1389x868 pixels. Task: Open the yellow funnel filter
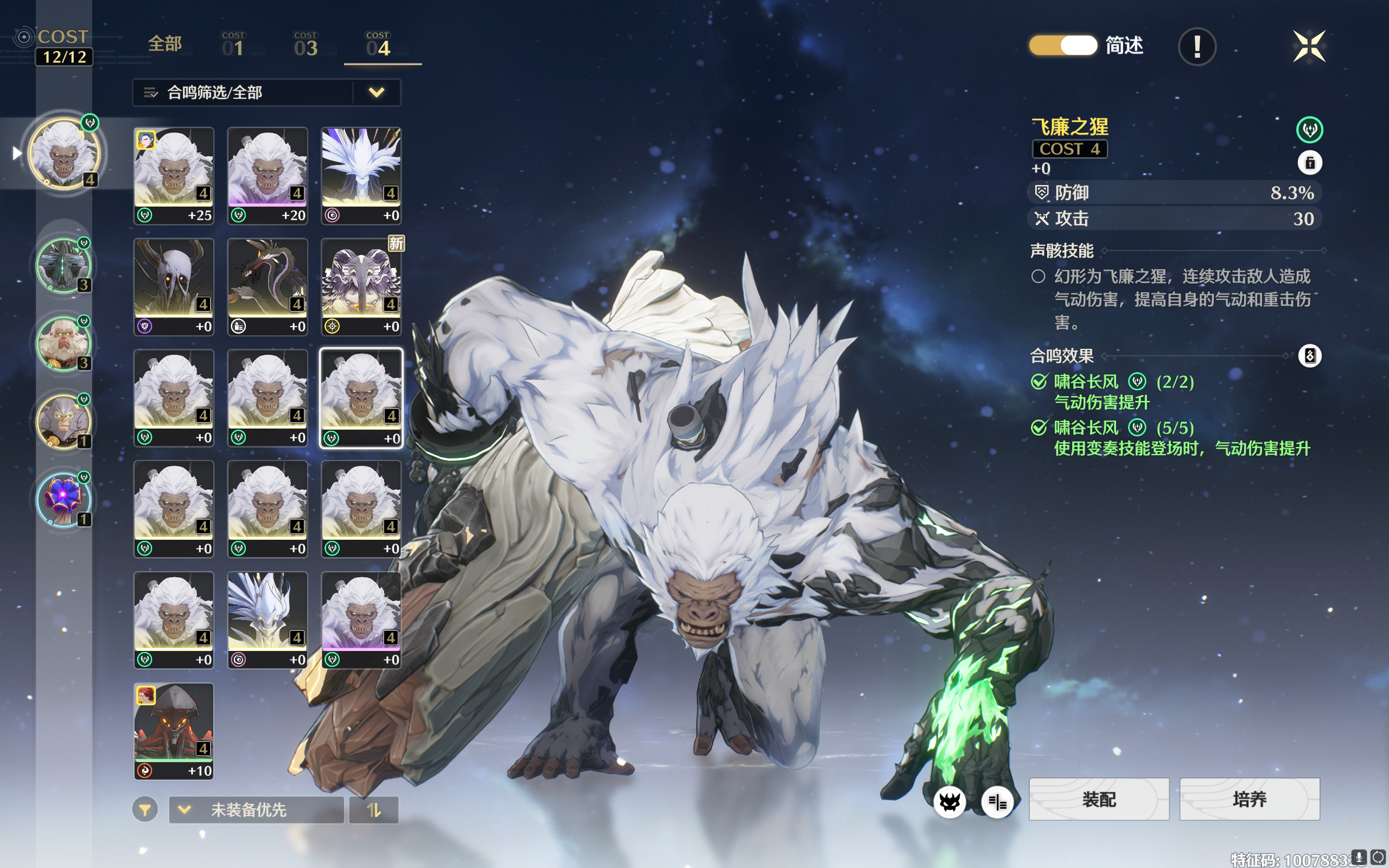(145, 809)
